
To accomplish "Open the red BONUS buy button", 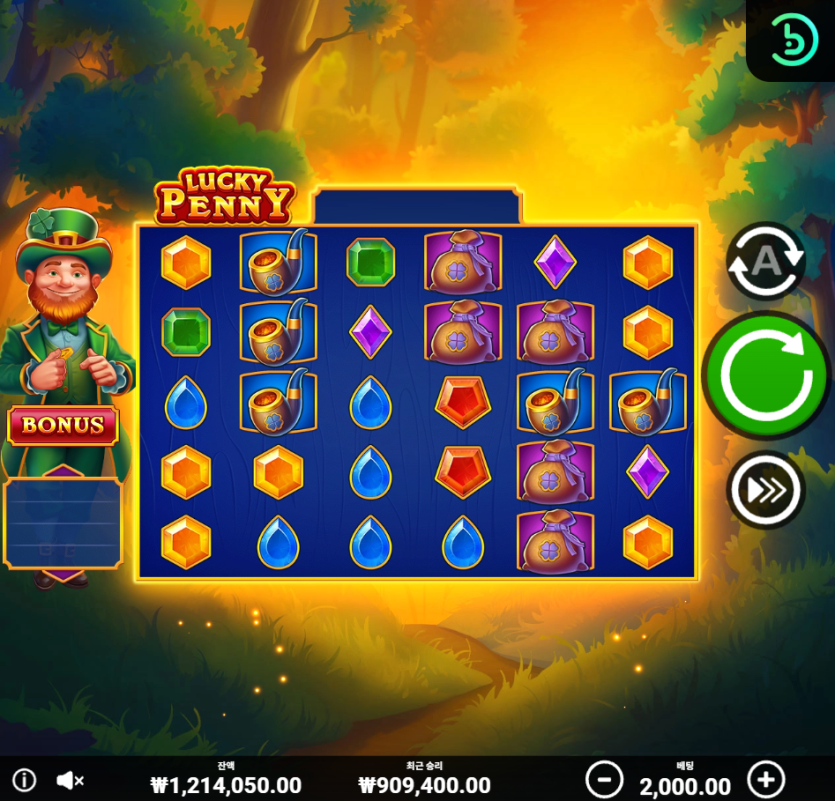I will coord(63,425).
